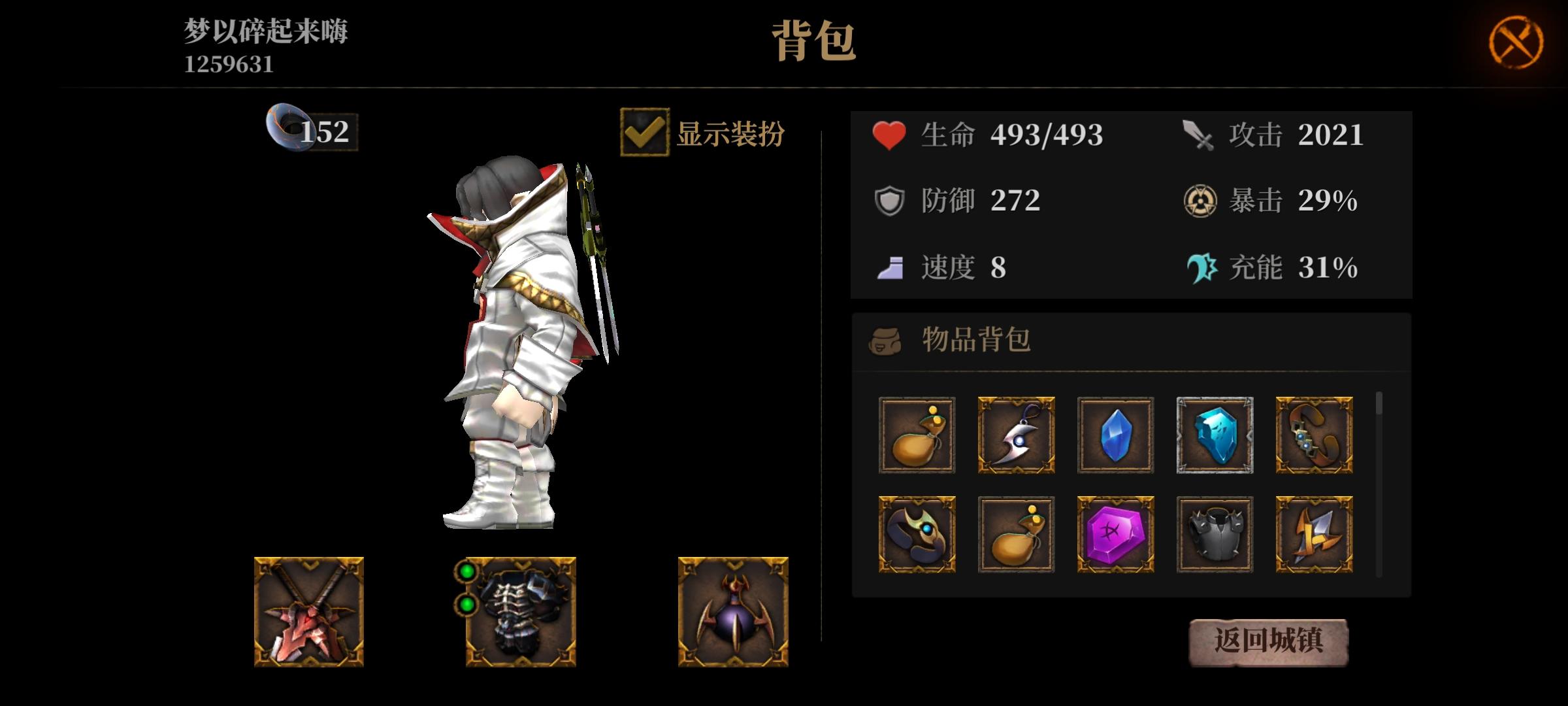This screenshot has width=1568, height=706.
Task: Click the 充能 charge stat icon
Action: (x=1200, y=266)
